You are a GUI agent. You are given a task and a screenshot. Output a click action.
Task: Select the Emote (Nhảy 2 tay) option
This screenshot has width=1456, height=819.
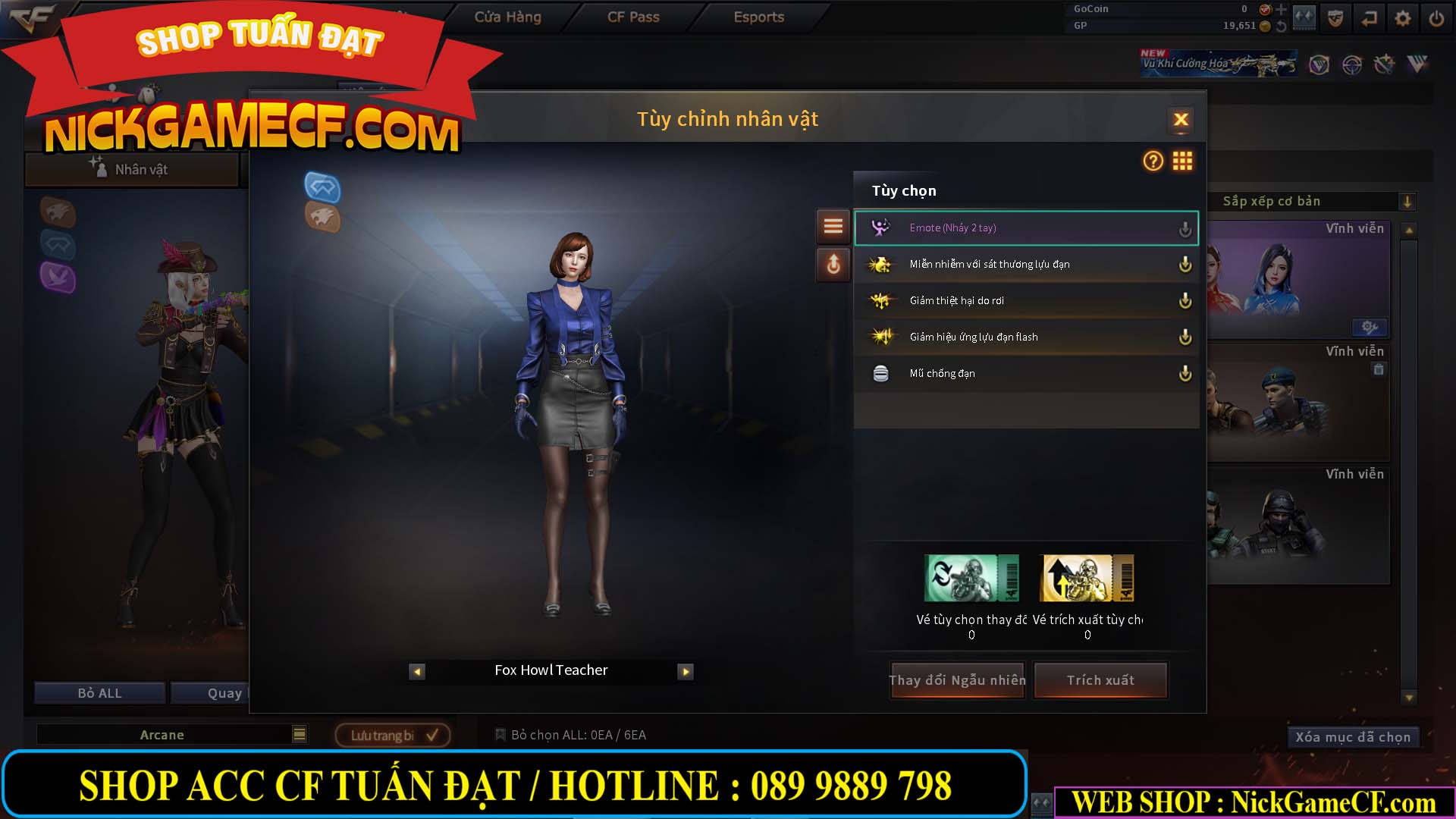coord(986,227)
